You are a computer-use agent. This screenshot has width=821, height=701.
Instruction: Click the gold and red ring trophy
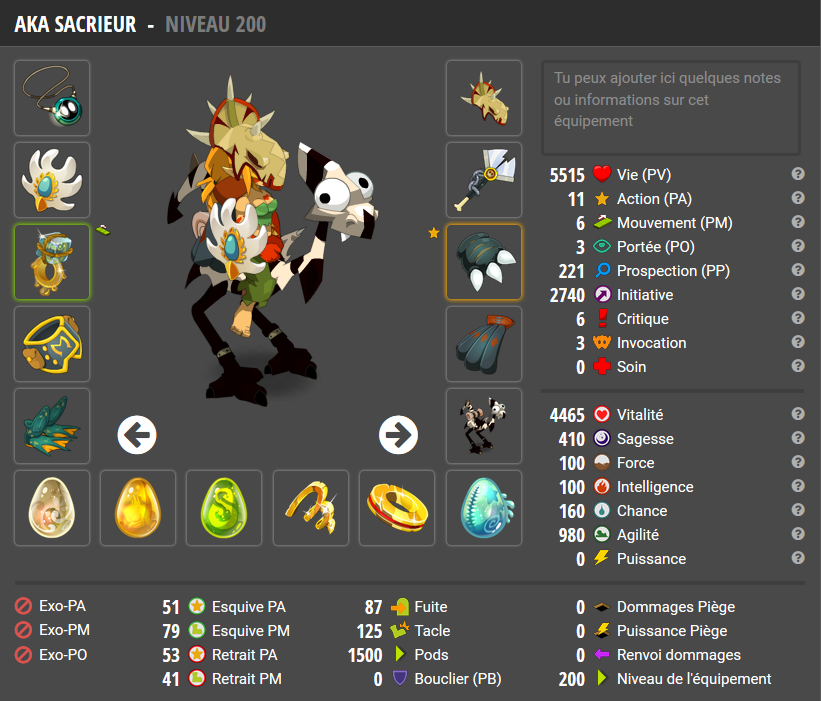click(x=397, y=508)
